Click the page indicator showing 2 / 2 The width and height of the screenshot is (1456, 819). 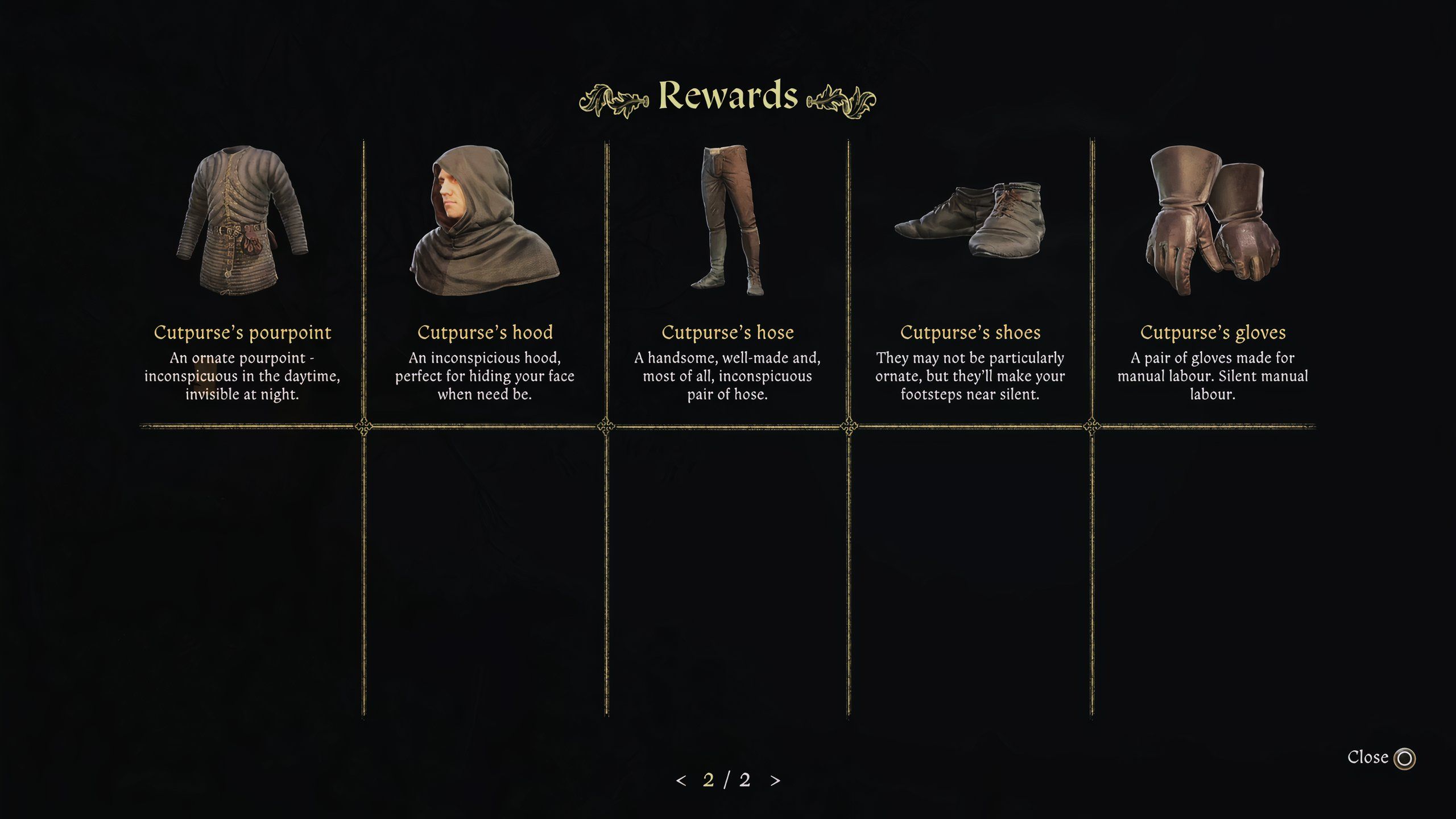pyautogui.click(x=727, y=781)
